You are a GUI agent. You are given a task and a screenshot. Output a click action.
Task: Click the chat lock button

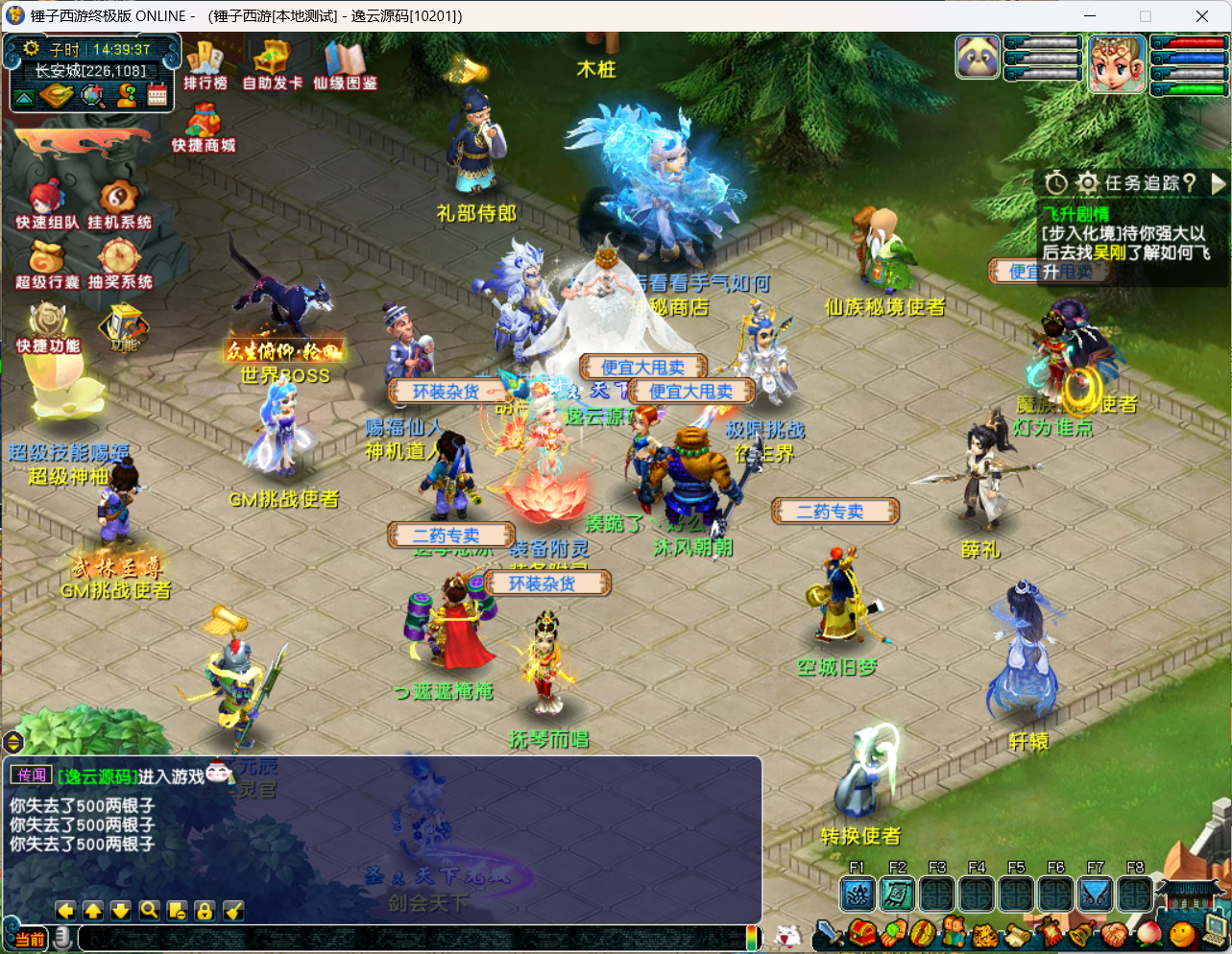[x=205, y=911]
